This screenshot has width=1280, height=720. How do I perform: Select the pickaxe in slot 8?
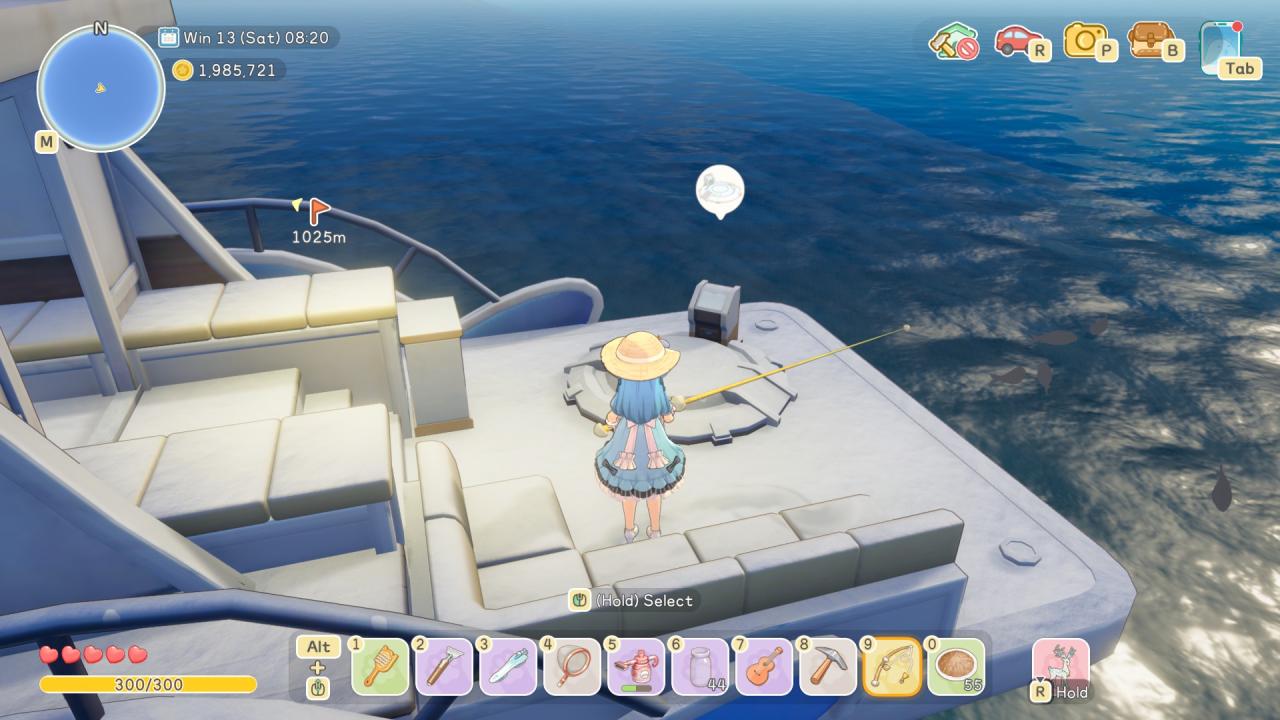(x=828, y=667)
